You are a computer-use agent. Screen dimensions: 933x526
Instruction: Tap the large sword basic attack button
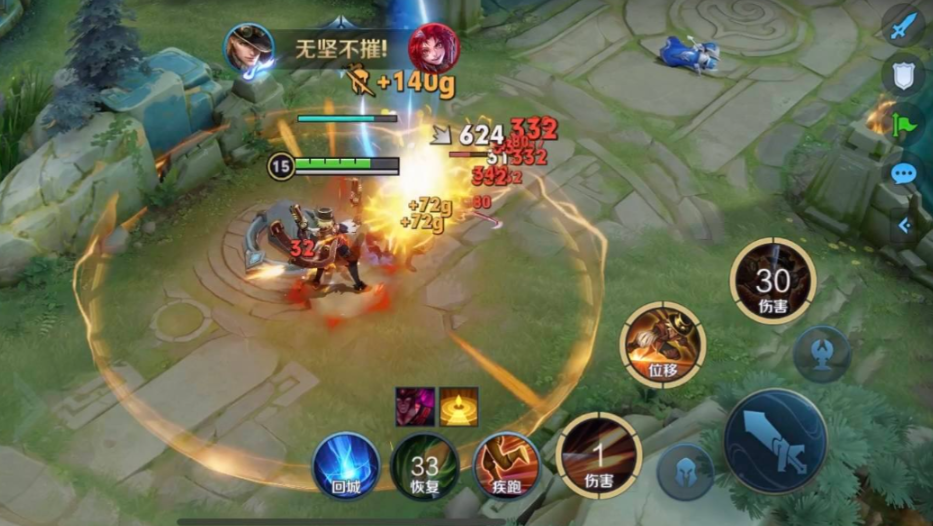click(x=775, y=440)
